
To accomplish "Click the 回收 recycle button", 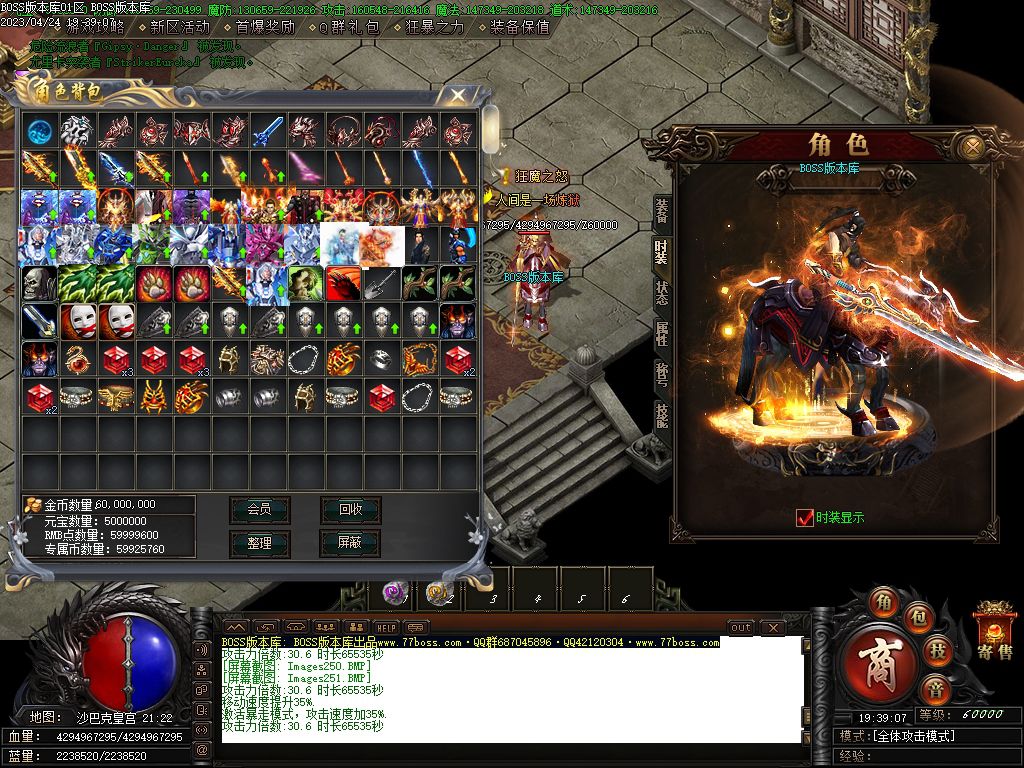I will [x=350, y=509].
